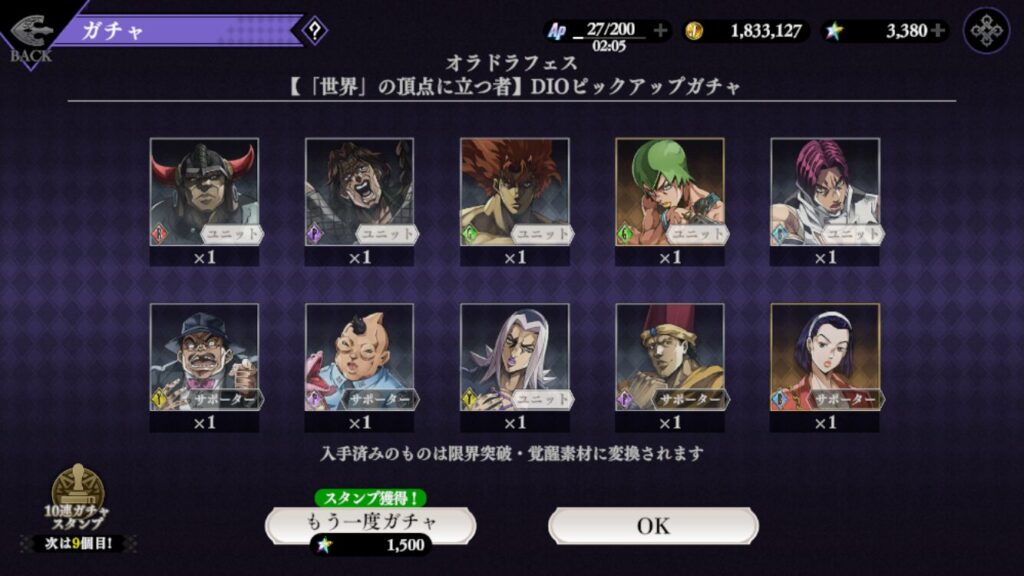
Task: View the red-turbaned supporter card
Action: click(670, 358)
